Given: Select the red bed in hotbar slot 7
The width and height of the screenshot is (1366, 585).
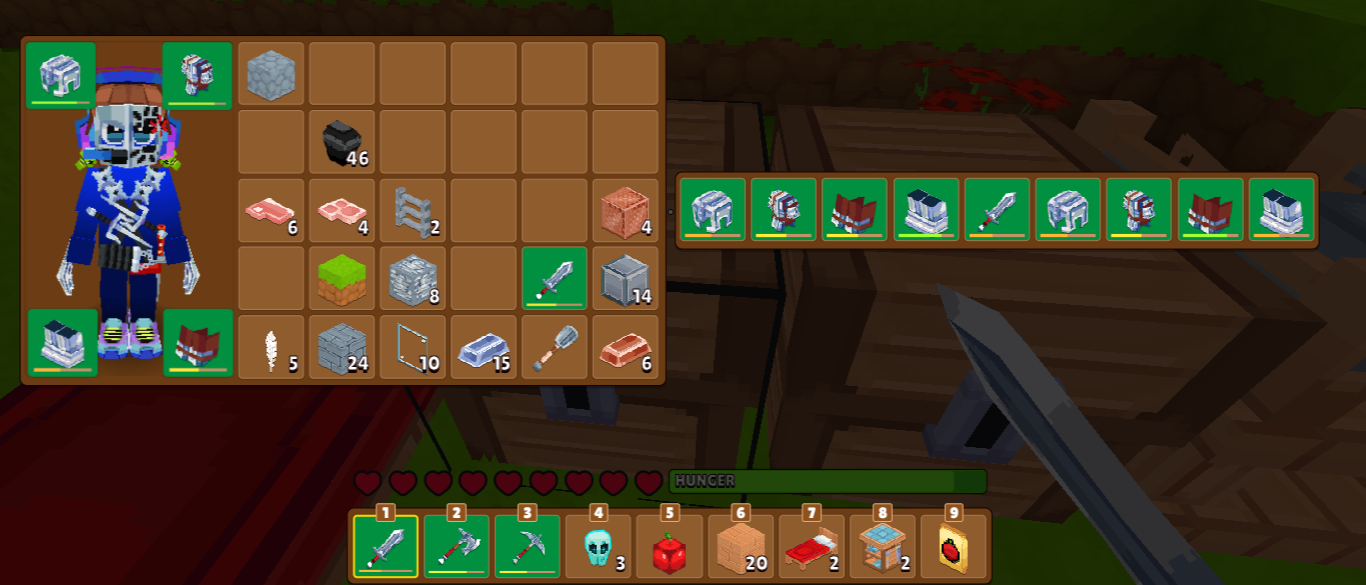Looking at the screenshot, I should point(811,547).
